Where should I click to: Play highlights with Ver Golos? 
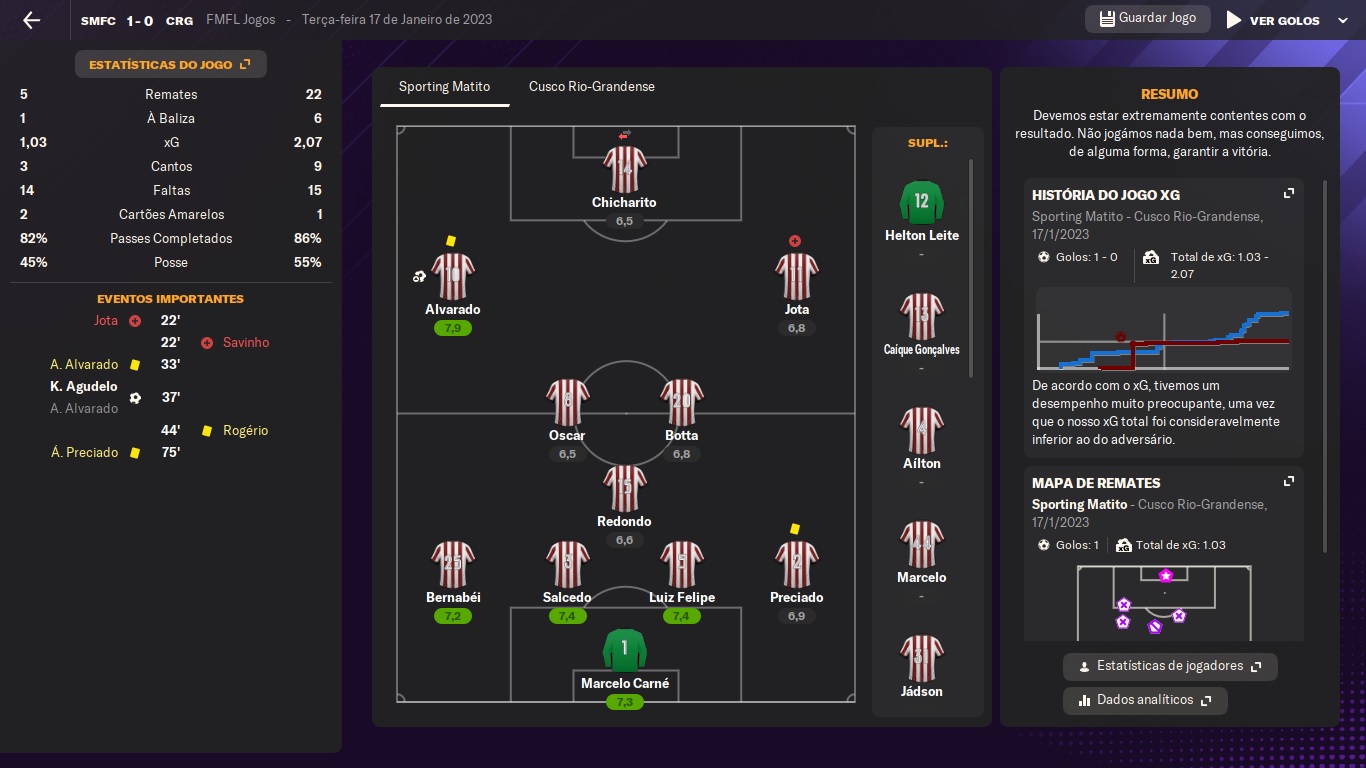(1273, 20)
